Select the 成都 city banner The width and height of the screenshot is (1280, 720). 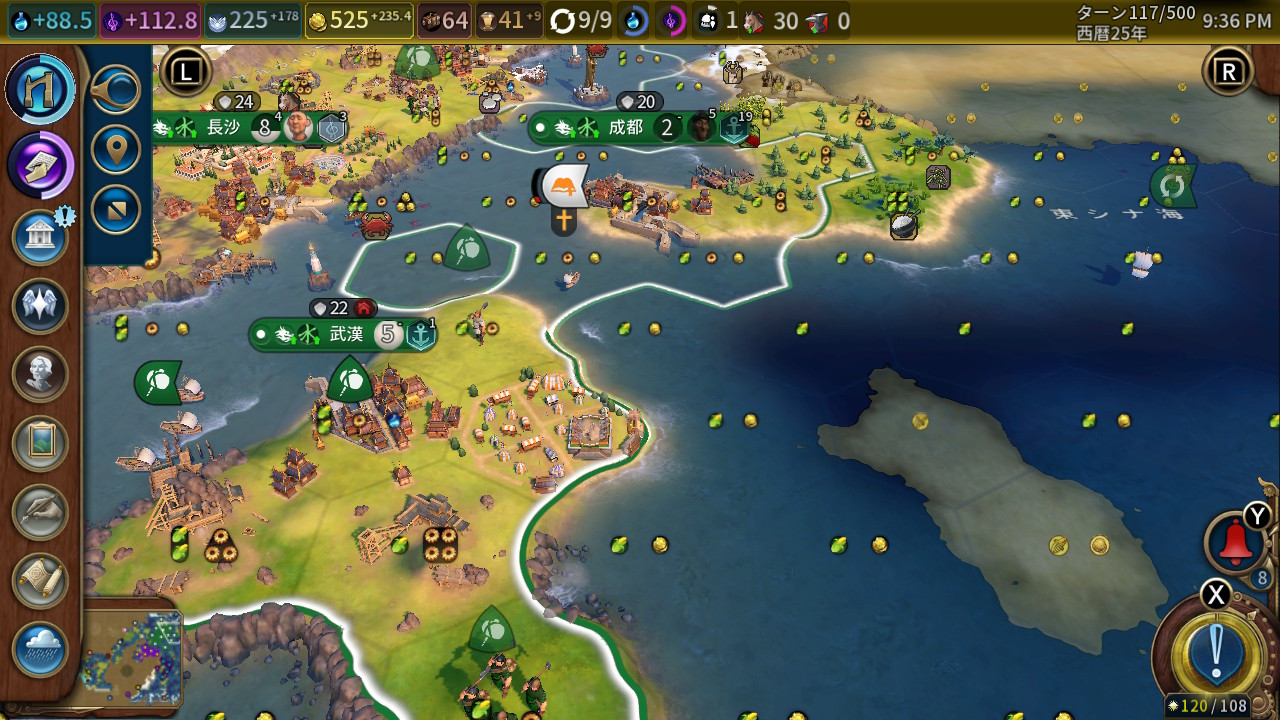[x=626, y=128]
